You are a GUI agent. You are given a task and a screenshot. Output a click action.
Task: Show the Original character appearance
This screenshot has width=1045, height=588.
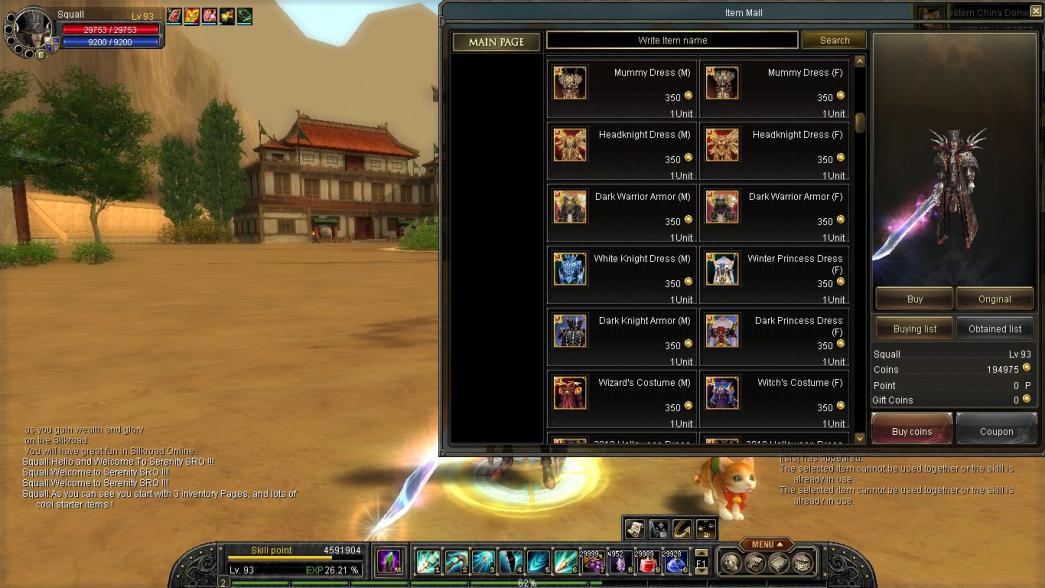tap(994, 299)
